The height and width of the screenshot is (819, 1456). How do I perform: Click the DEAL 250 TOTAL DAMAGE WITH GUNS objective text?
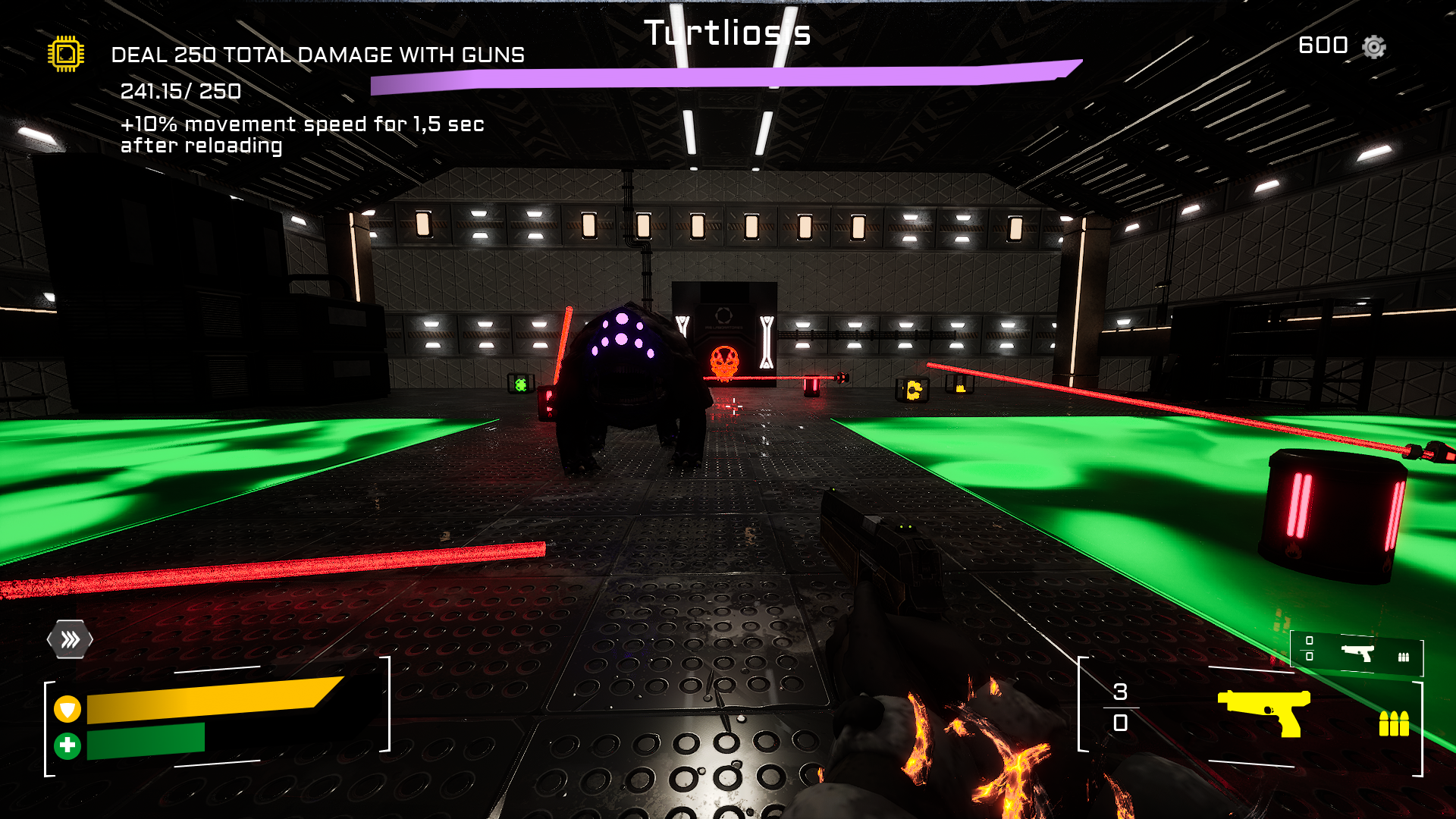point(317,55)
